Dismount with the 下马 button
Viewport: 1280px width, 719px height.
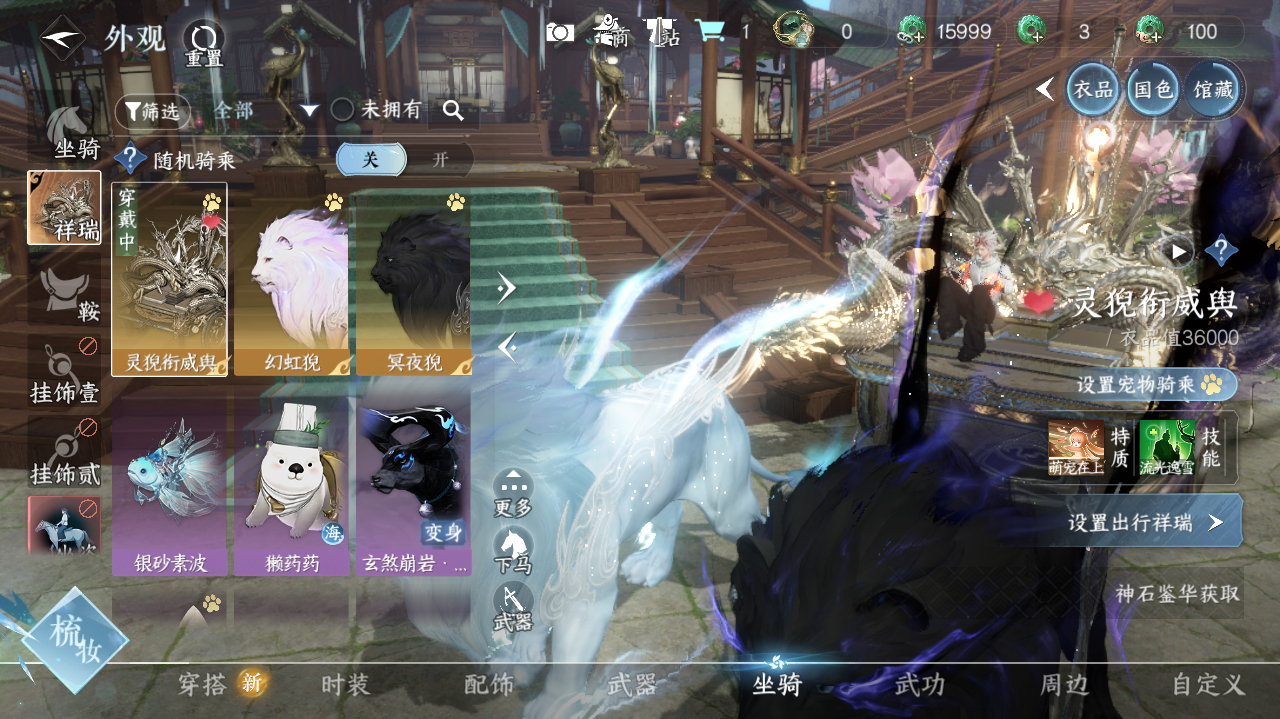(513, 549)
